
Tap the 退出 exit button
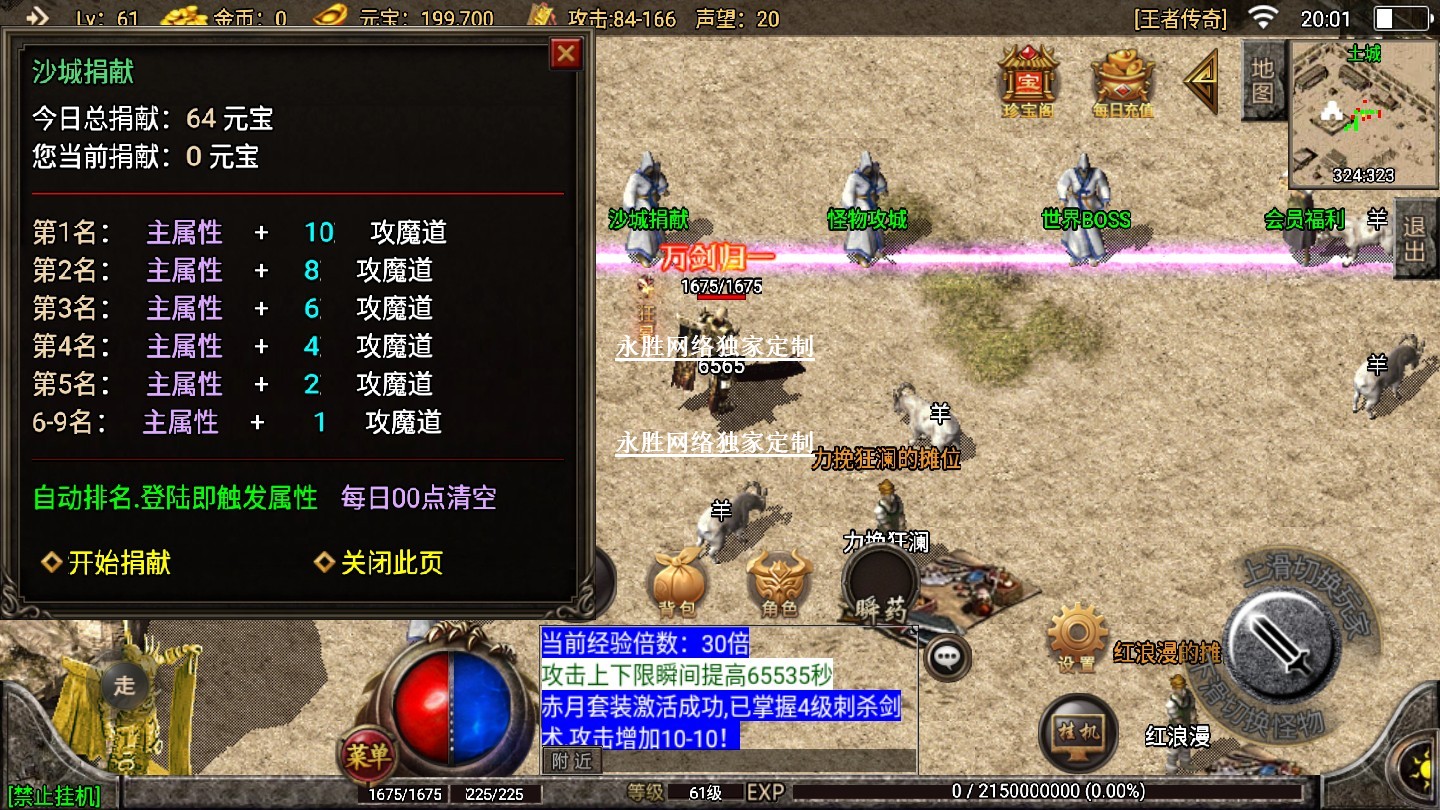[1414, 238]
